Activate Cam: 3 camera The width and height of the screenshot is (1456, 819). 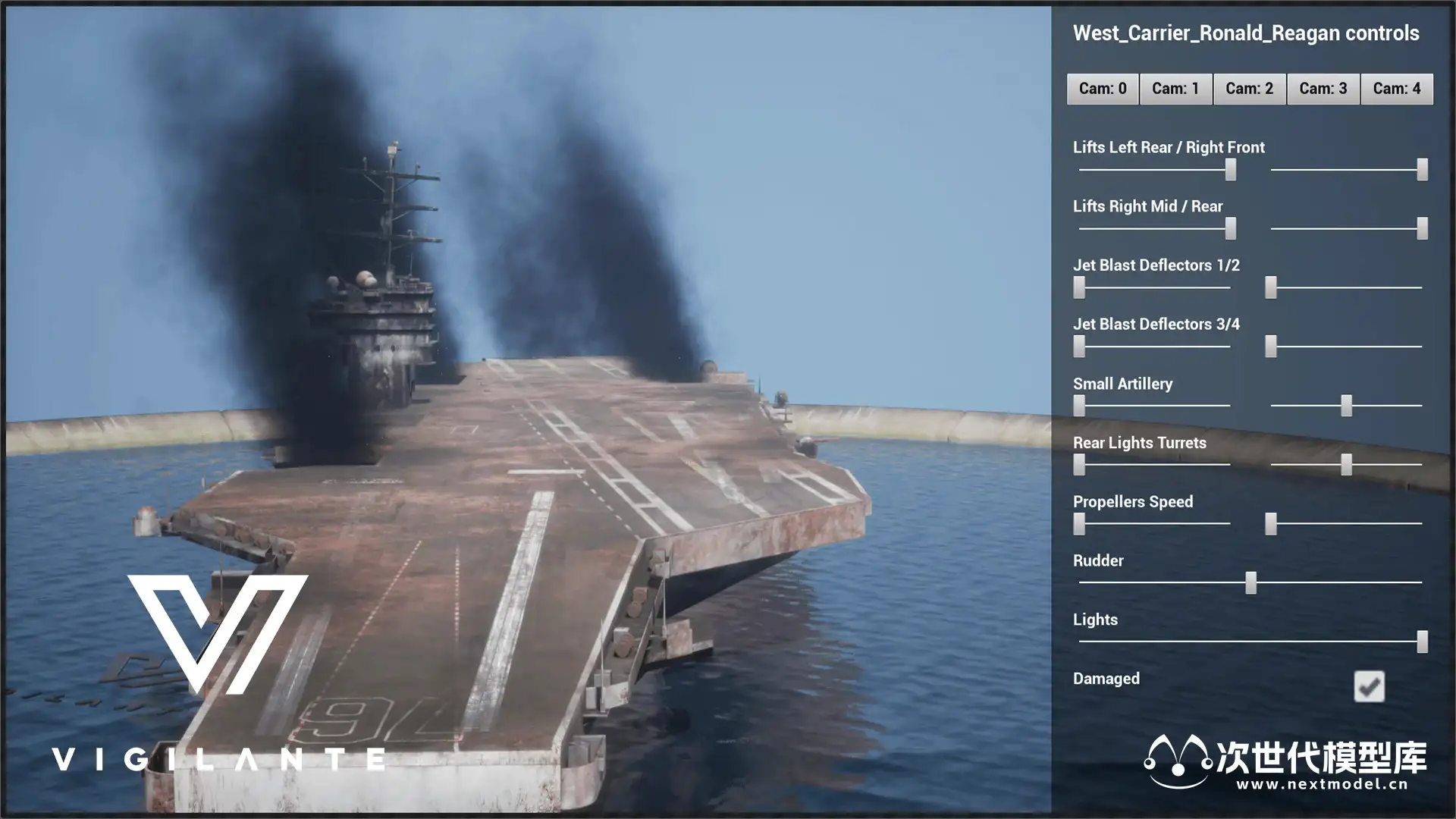pos(1323,89)
